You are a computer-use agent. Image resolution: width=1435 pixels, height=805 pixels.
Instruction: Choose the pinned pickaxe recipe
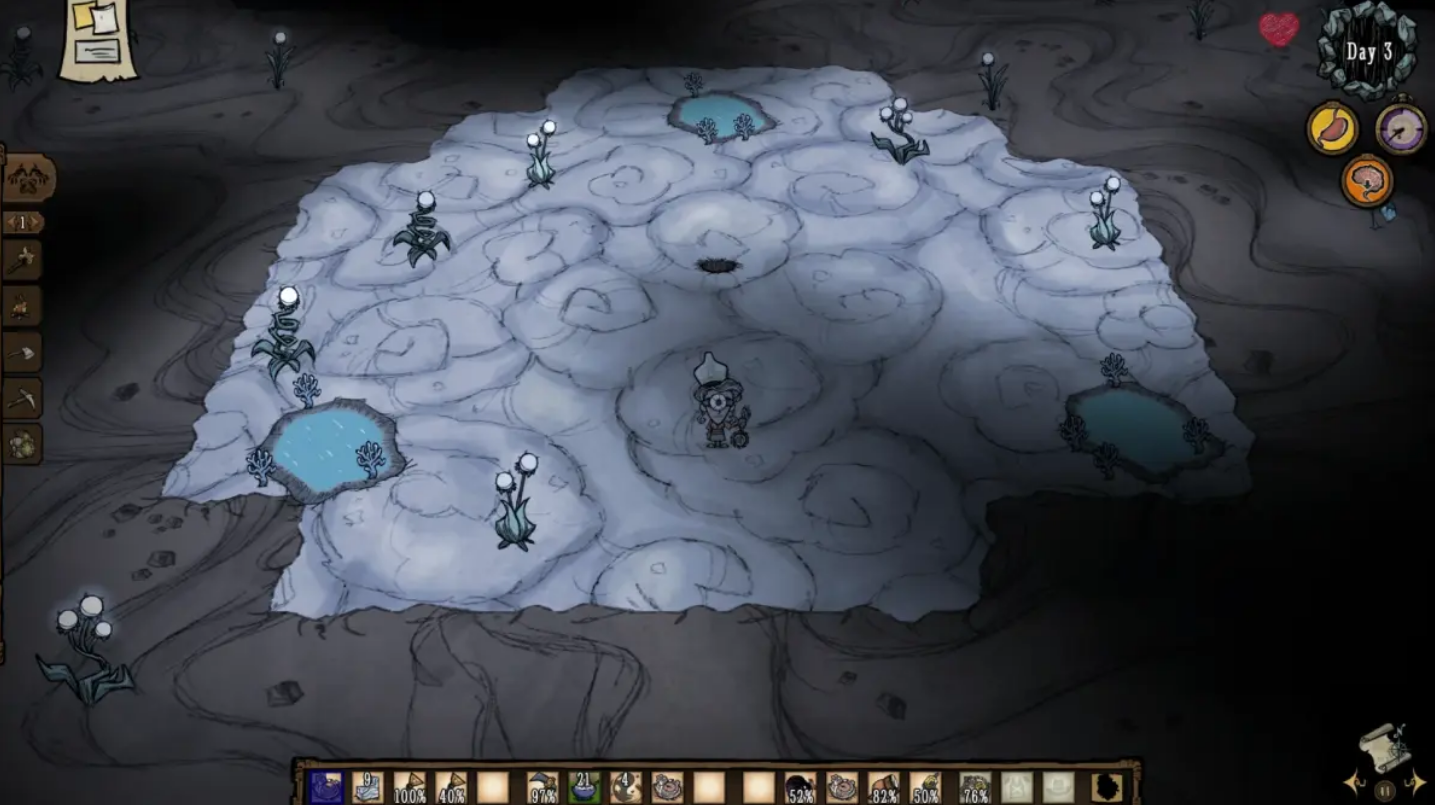click(22, 398)
